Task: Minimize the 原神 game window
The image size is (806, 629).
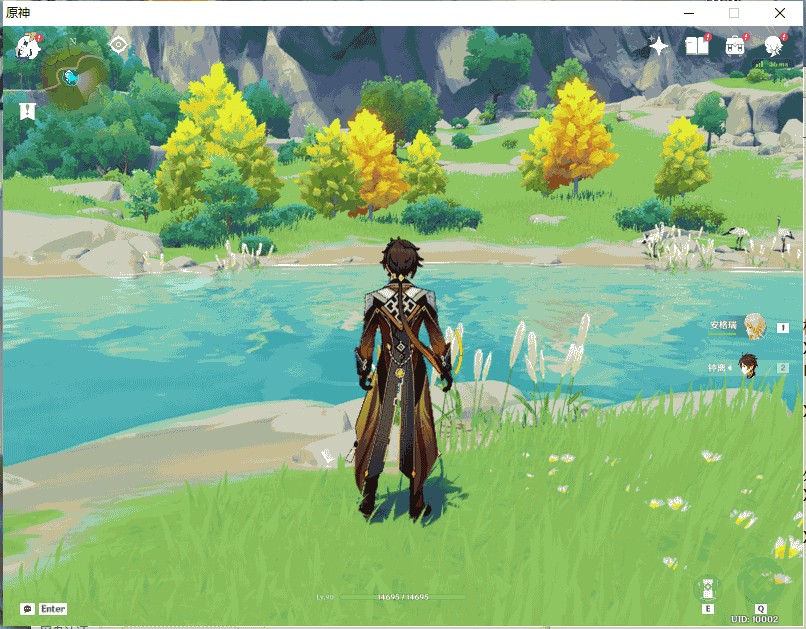Action: 689,13
